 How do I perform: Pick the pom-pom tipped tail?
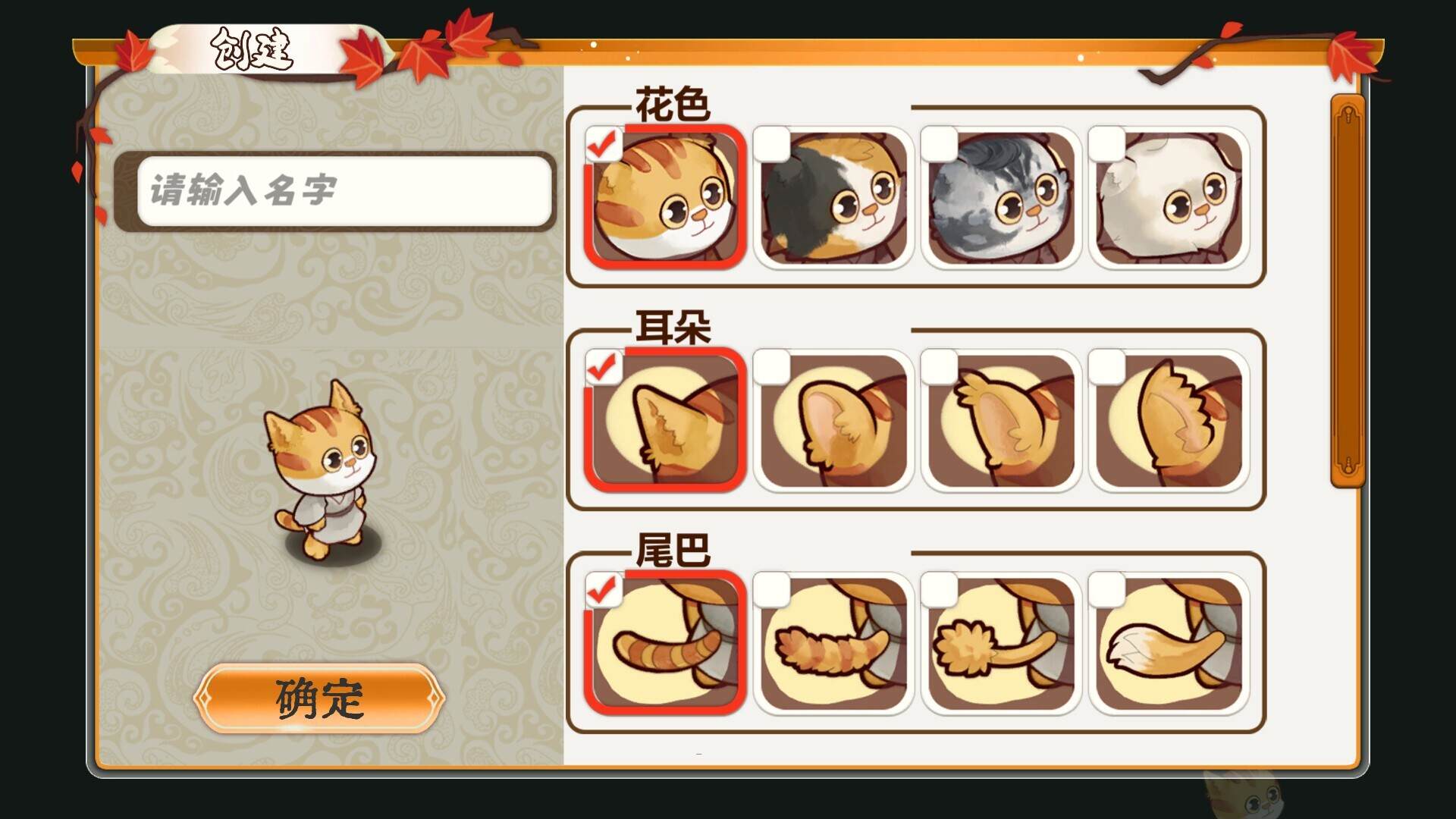pos(1001,644)
